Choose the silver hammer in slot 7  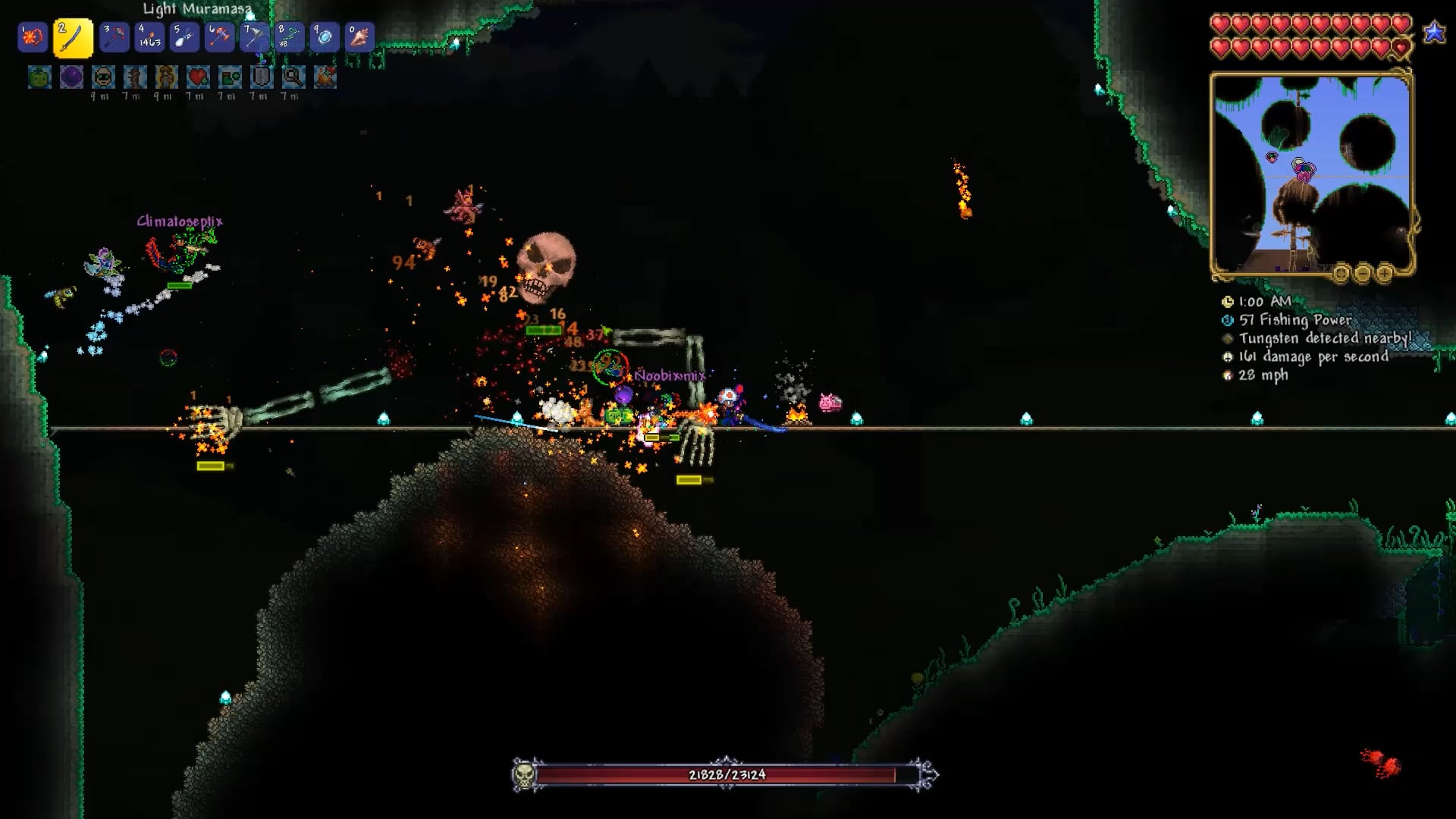pyautogui.click(x=254, y=37)
